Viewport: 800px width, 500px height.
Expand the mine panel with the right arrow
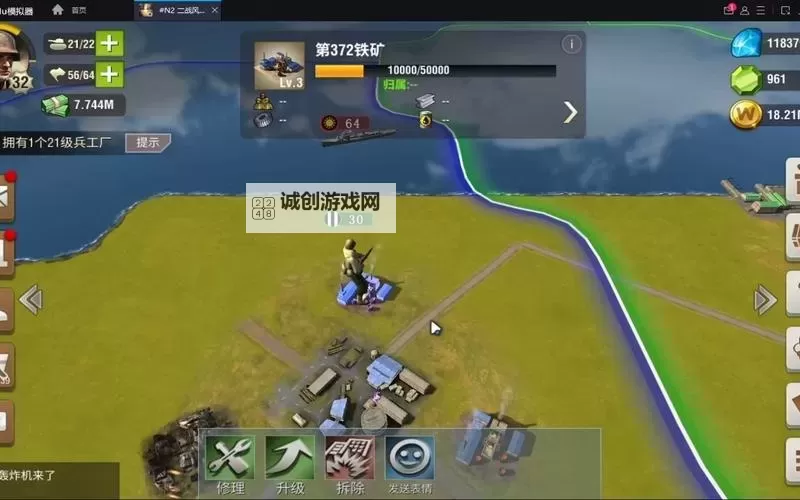(570, 112)
